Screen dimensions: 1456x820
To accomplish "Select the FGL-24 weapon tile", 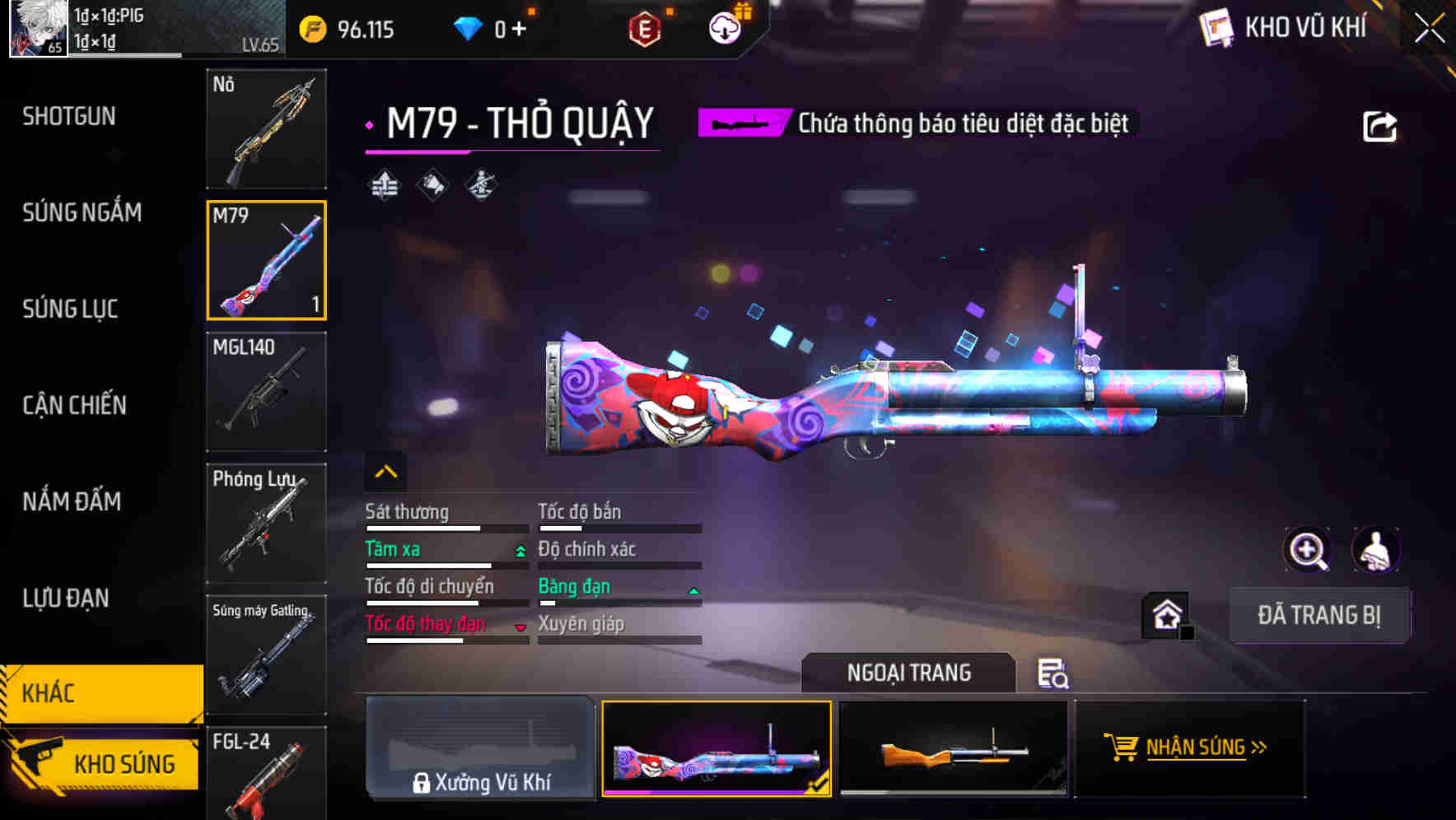I will pyautogui.click(x=266, y=774).
